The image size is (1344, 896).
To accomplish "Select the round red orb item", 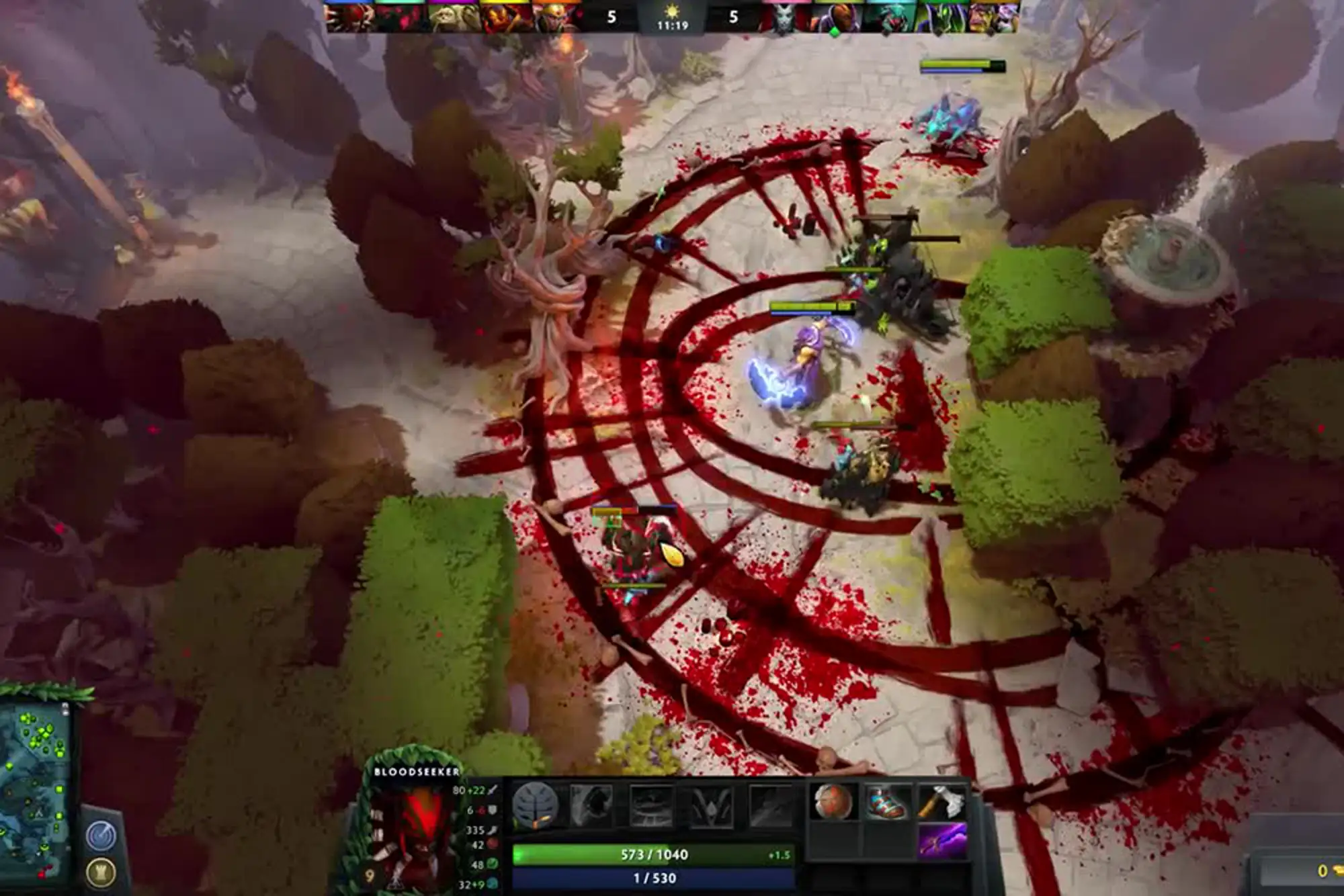I will pyautogui.click(x=834, y=803).
